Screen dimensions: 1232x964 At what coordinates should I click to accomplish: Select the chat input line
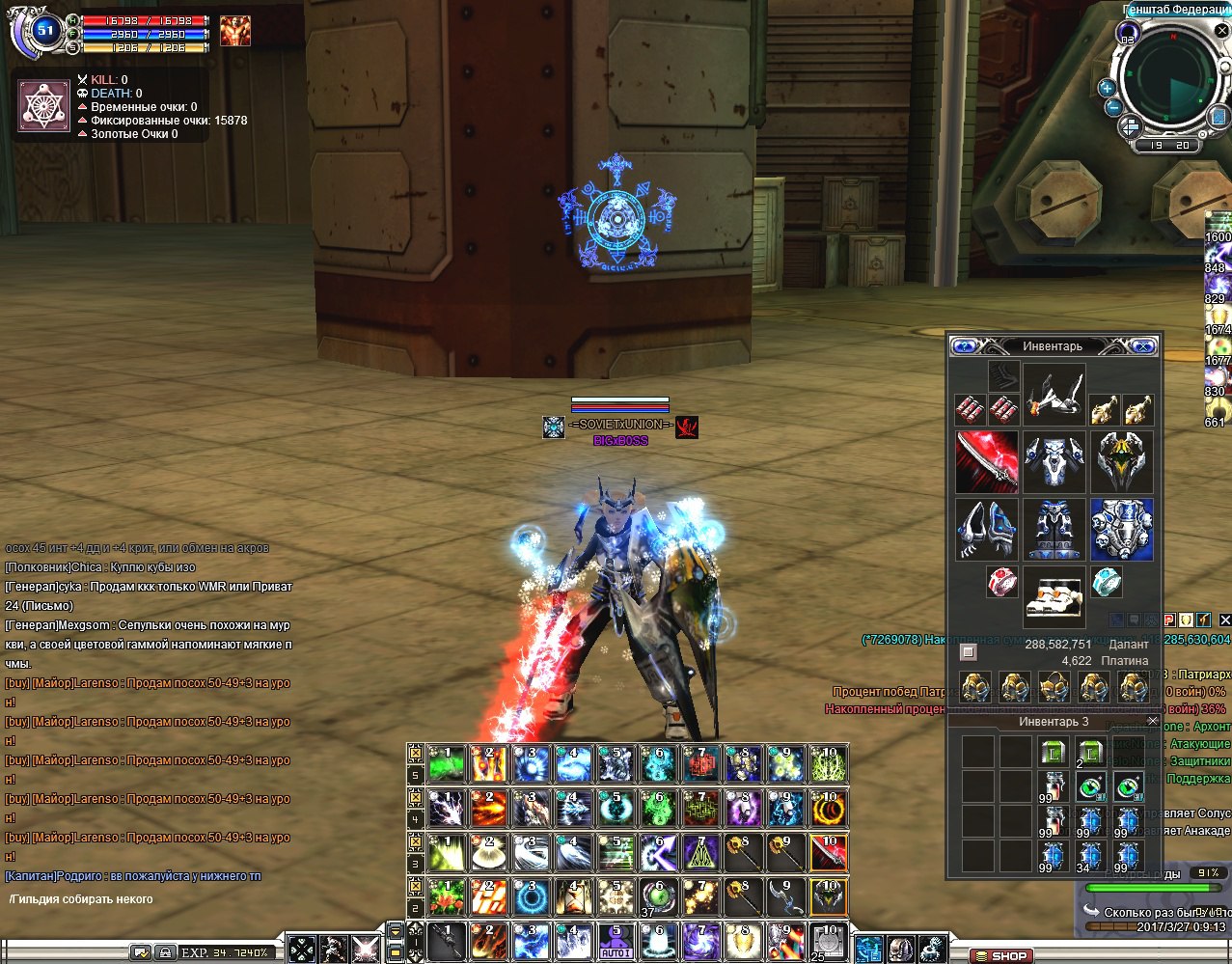click(145, 899)
